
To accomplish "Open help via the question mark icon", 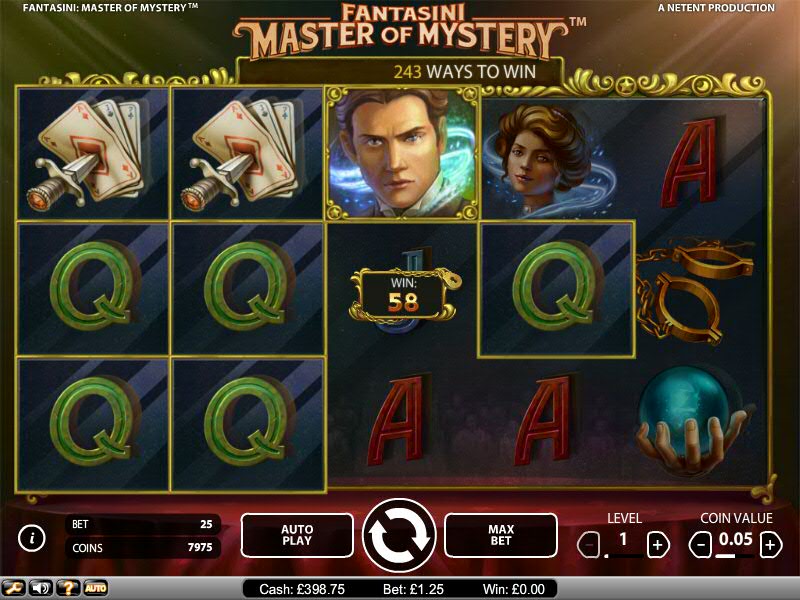I will point(68,588).
